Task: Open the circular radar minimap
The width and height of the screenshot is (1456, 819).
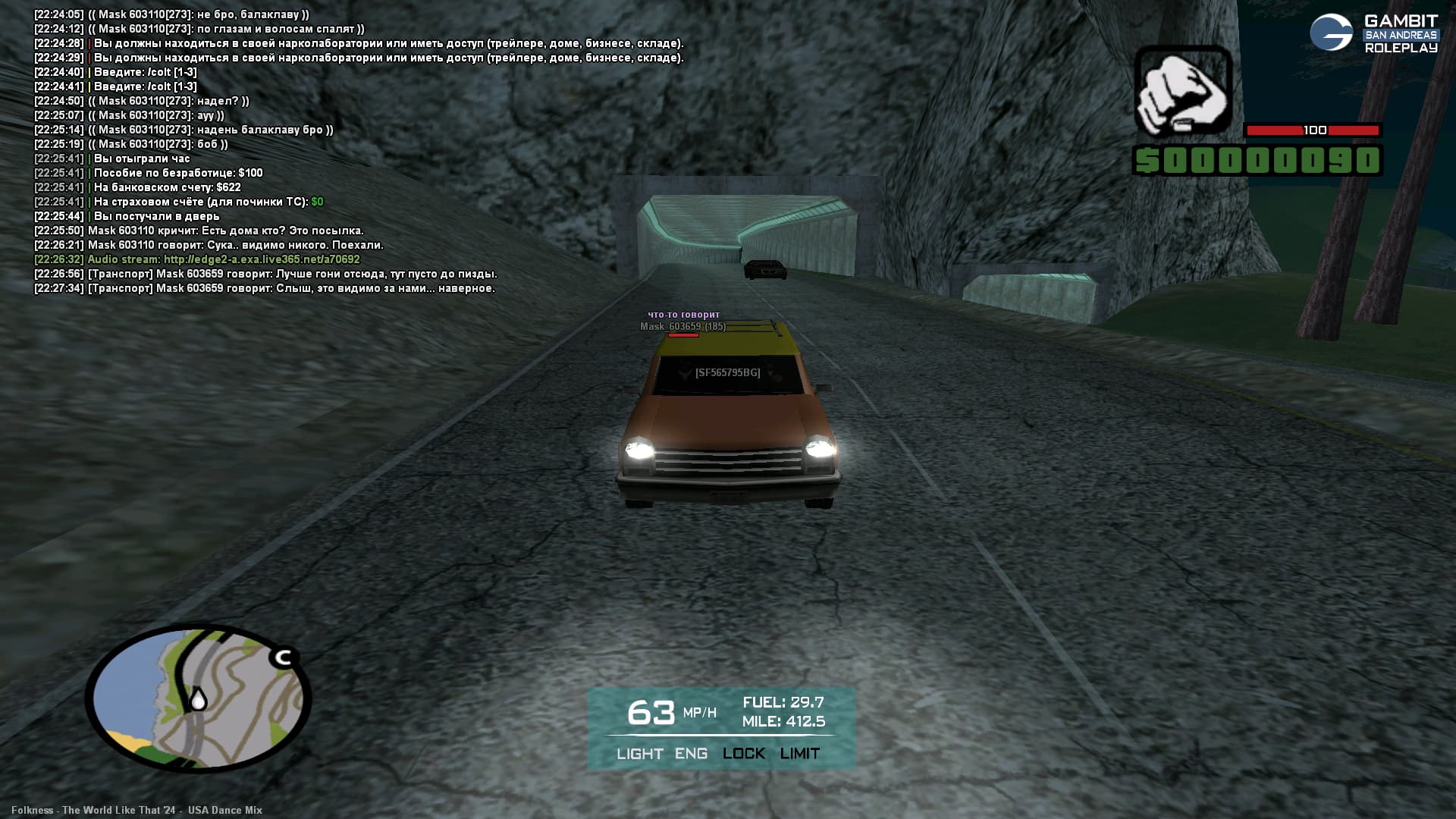Action: 199,698
